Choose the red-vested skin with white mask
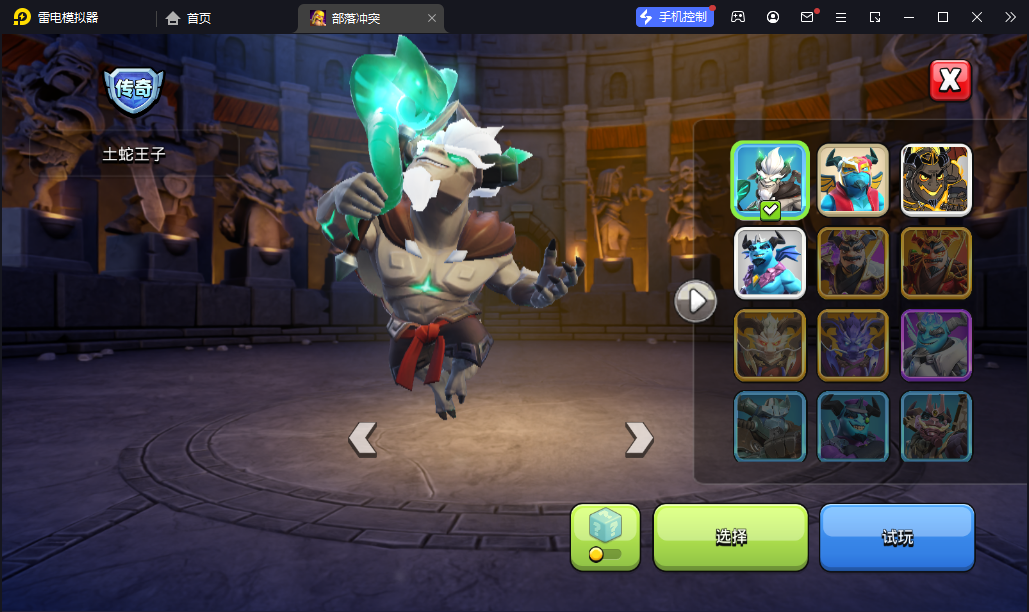1029x612 pixels. coord(853,180)
